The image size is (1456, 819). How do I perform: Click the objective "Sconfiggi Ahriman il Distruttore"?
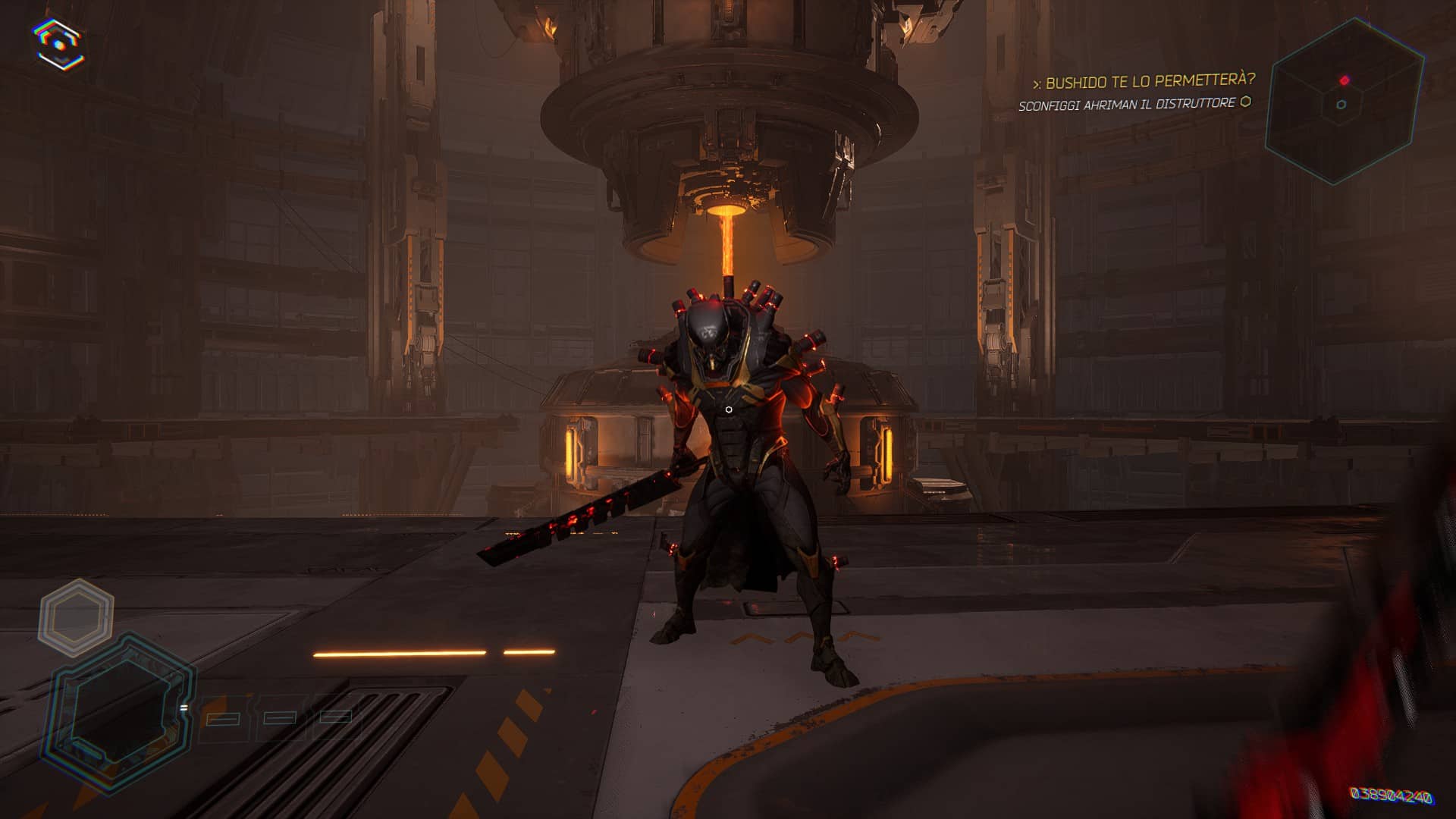(x=1127, y=105)
